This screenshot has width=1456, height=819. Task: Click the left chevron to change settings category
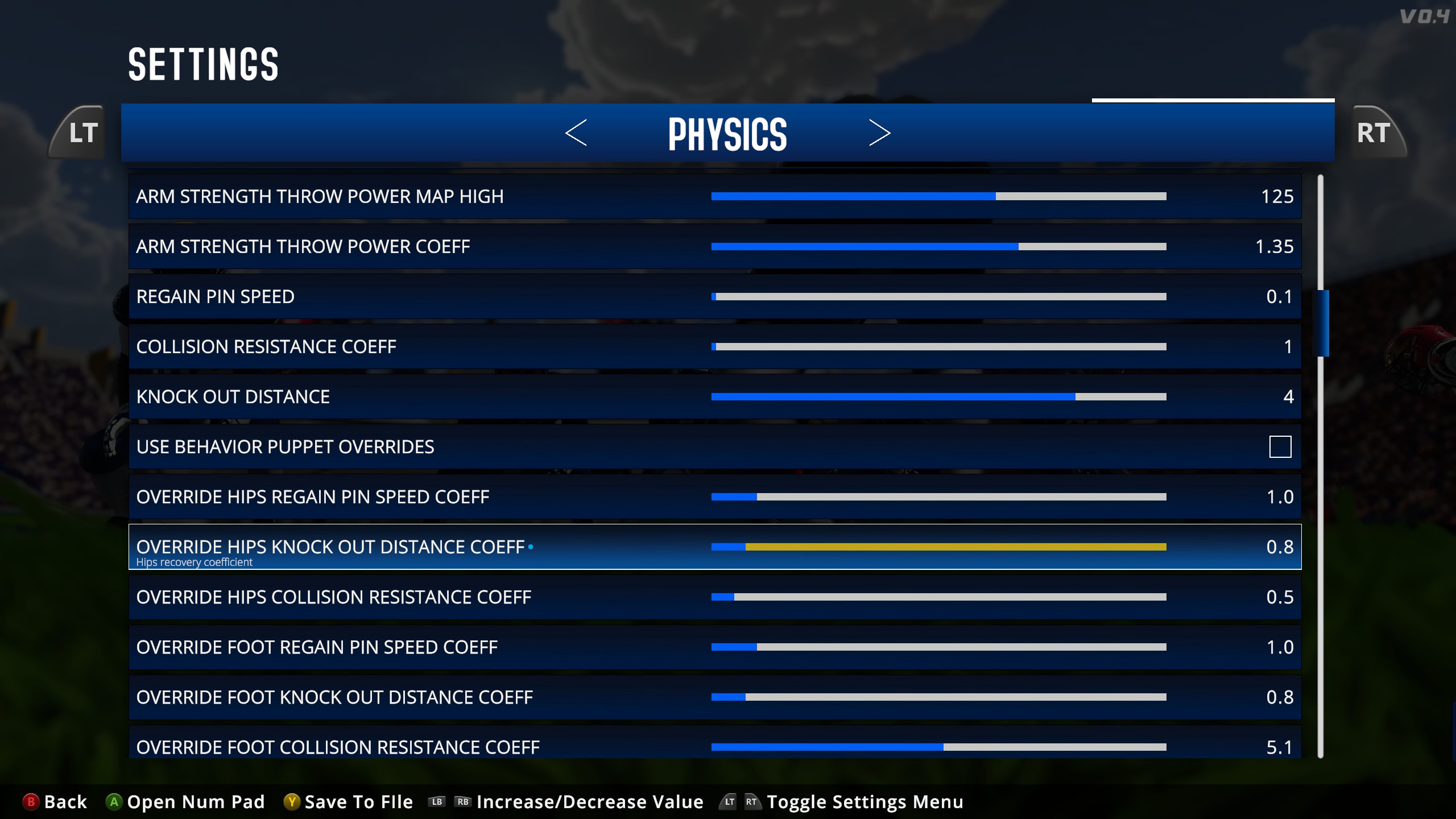(577, 133)
